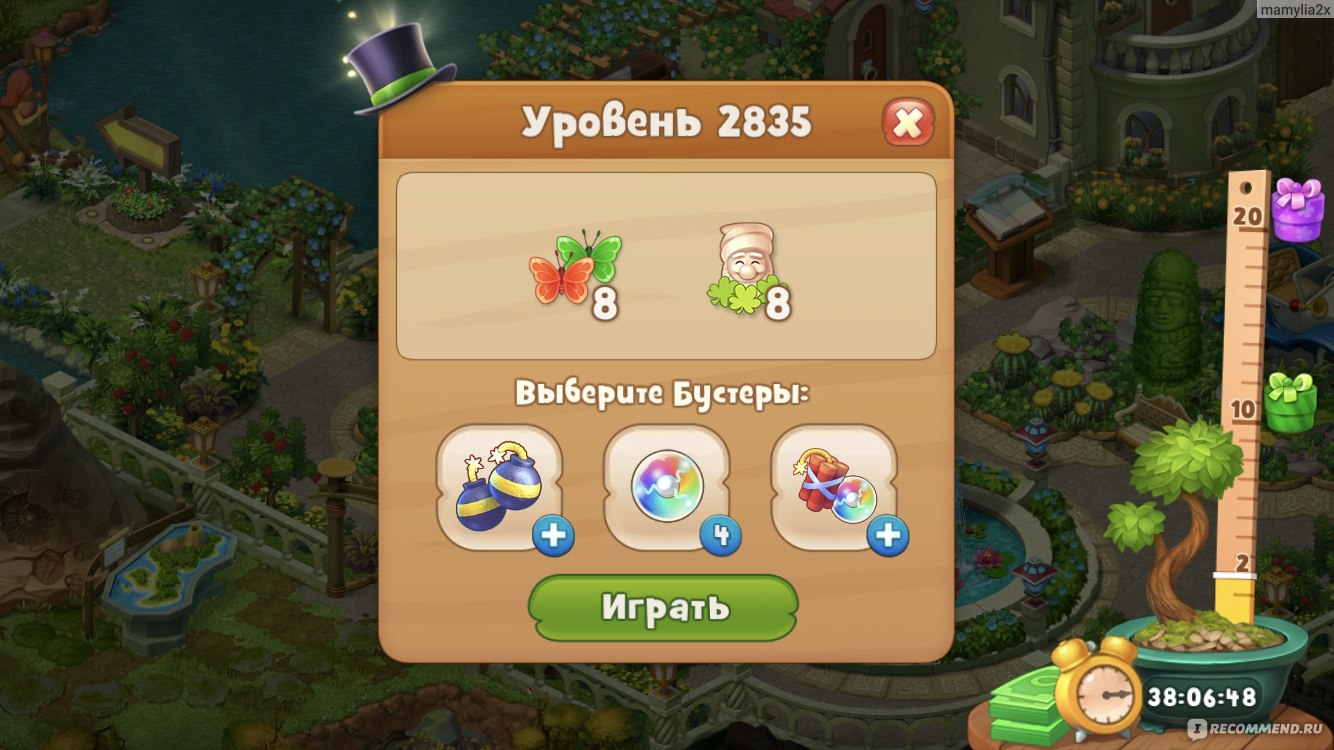Screen dimensions: 1334x750
Task: Close the Уровень 2835 dialog
Action: pos(907,124)
